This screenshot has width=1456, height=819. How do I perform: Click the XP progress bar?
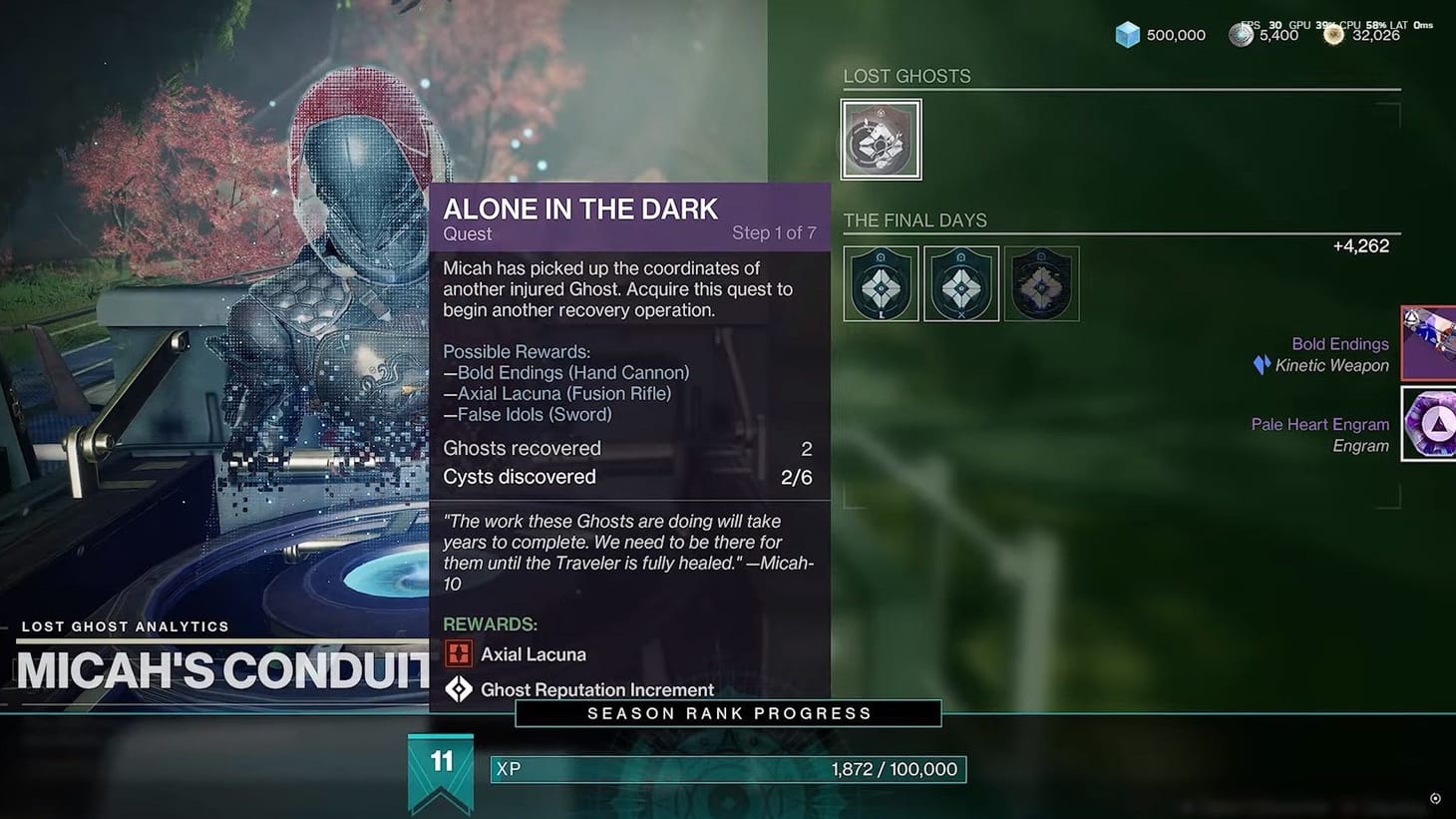click(727, 769)
